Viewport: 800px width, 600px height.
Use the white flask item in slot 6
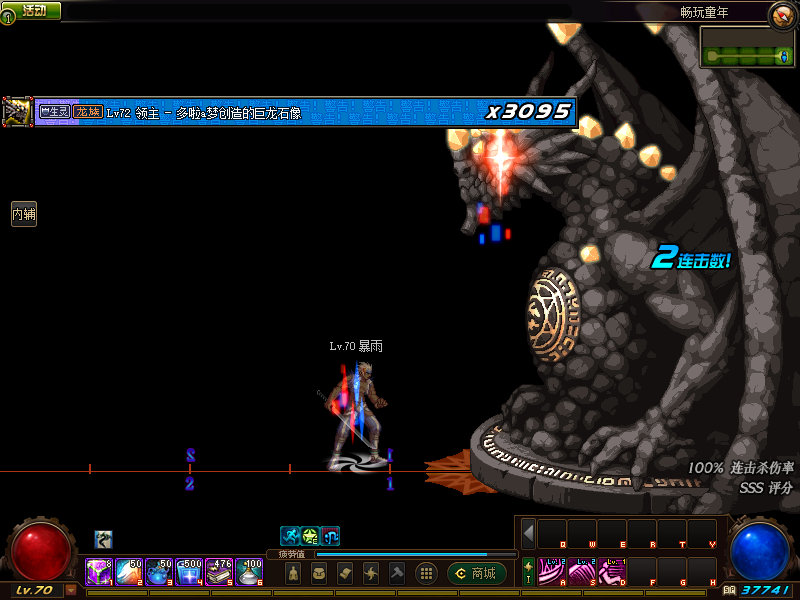tap(249, 571)
